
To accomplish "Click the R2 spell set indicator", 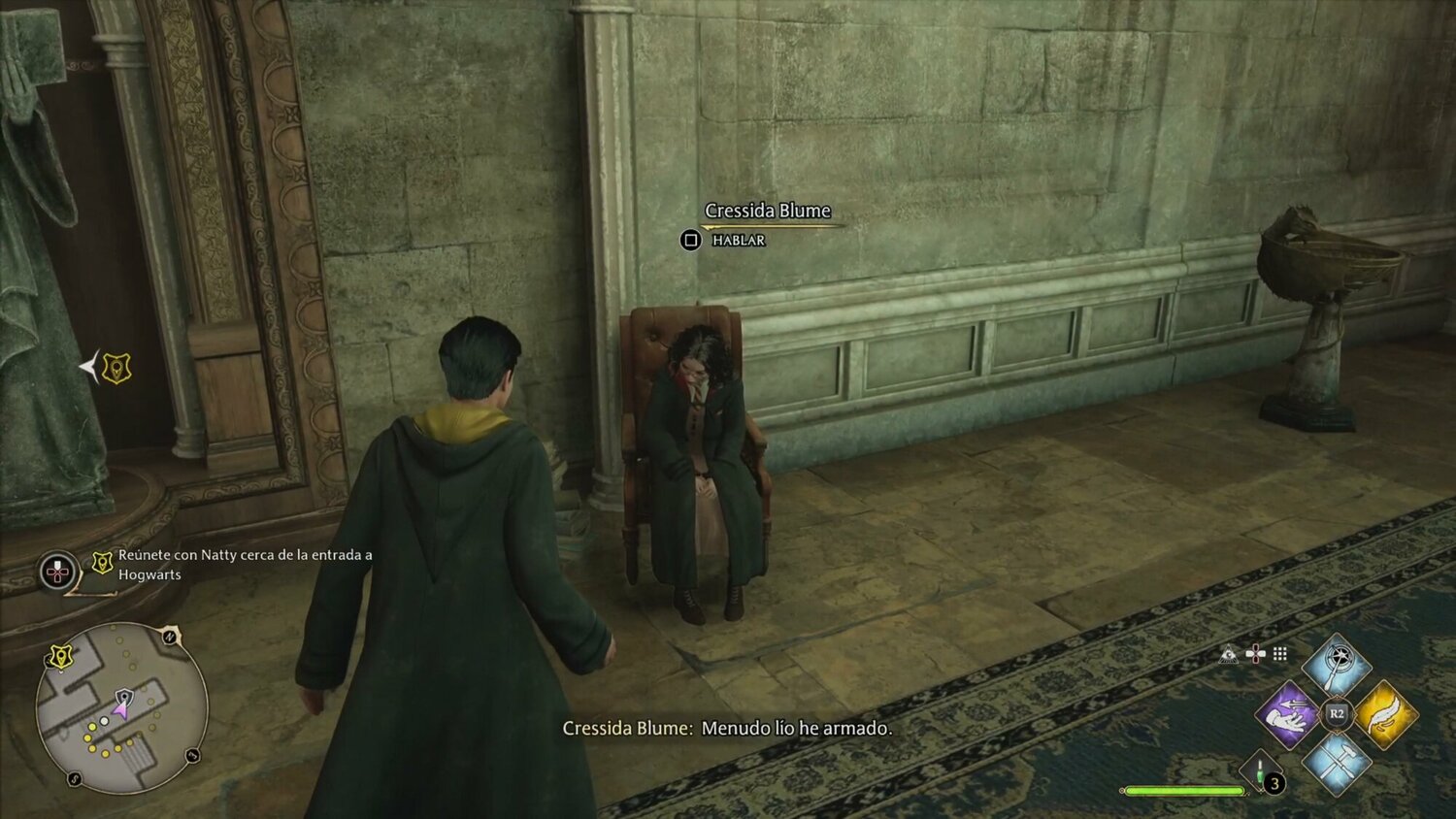I will click(x=1337, y=713).
